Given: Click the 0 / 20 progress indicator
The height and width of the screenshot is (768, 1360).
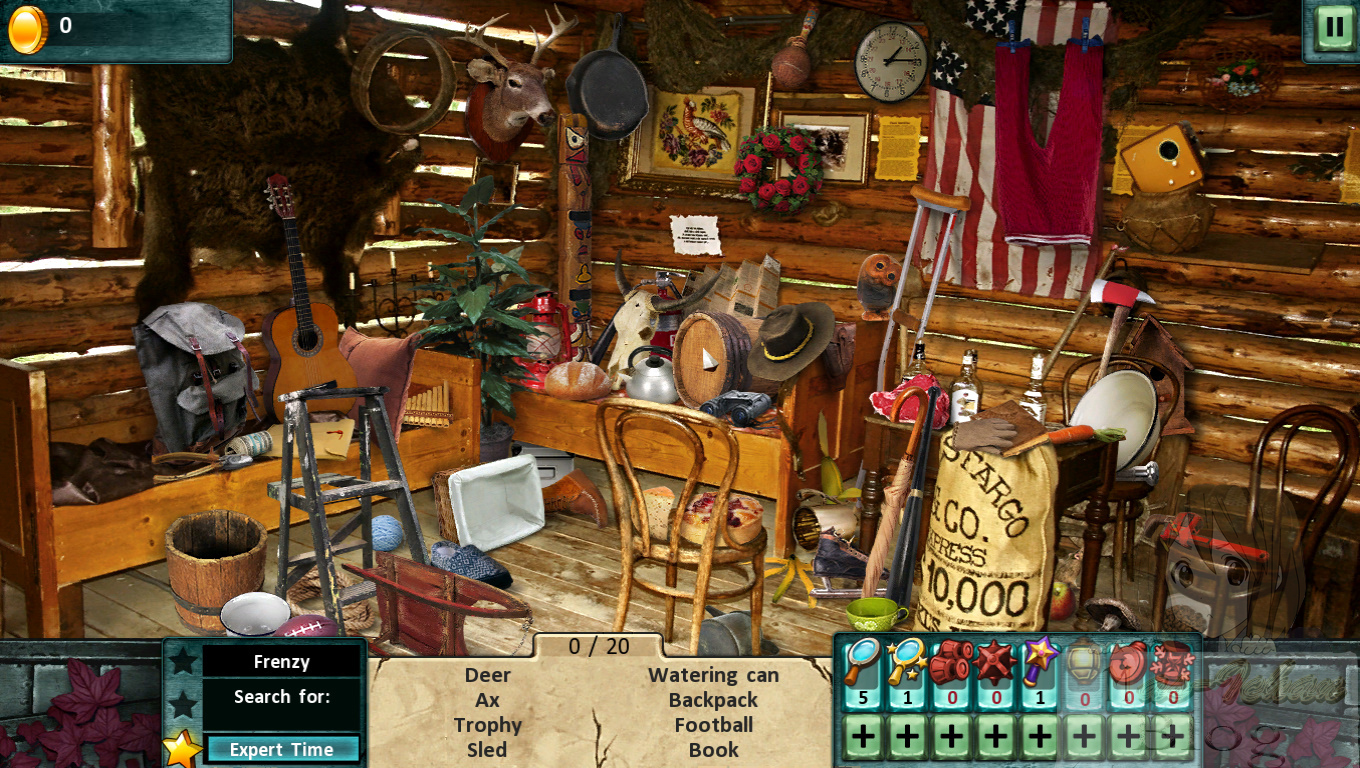Looking at the screenshot, I should [600, 647].
